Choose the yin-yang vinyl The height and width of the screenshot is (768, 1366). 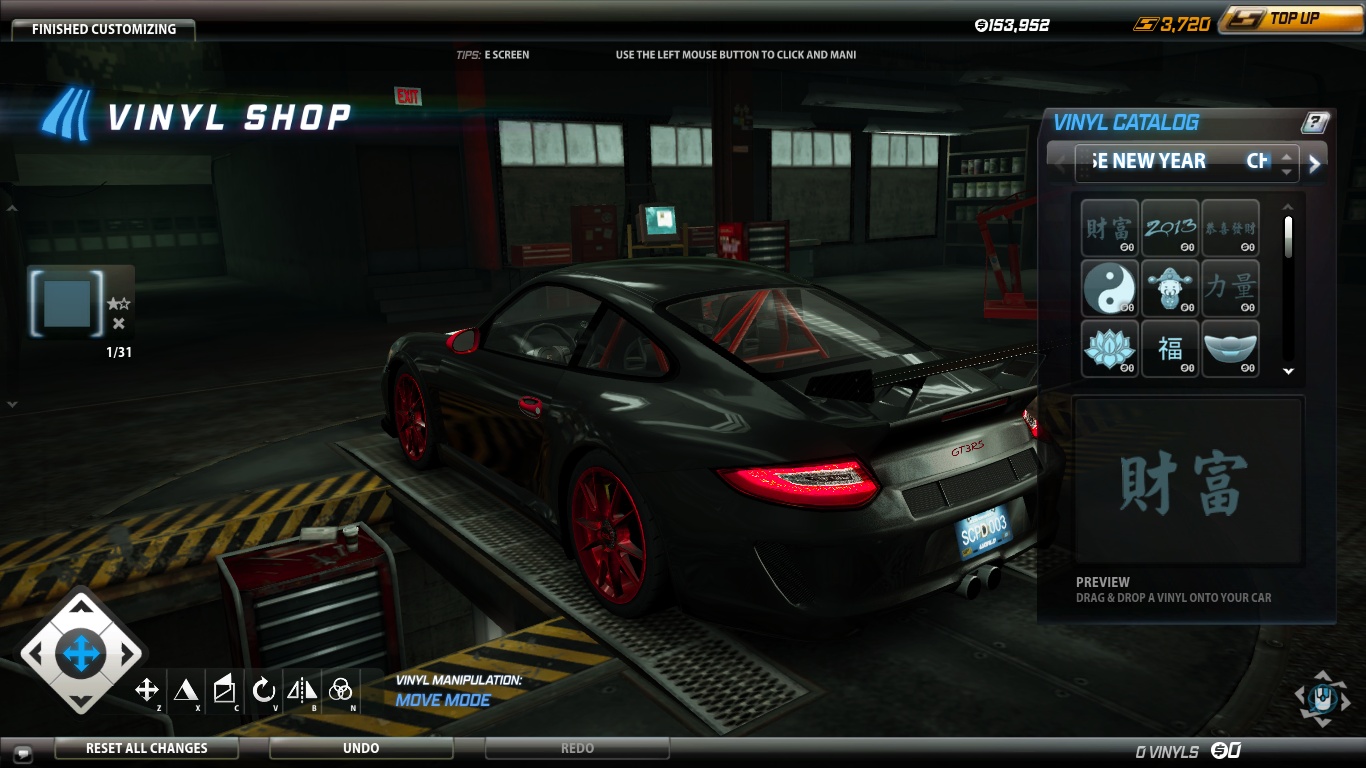(x=1109, y=289)
